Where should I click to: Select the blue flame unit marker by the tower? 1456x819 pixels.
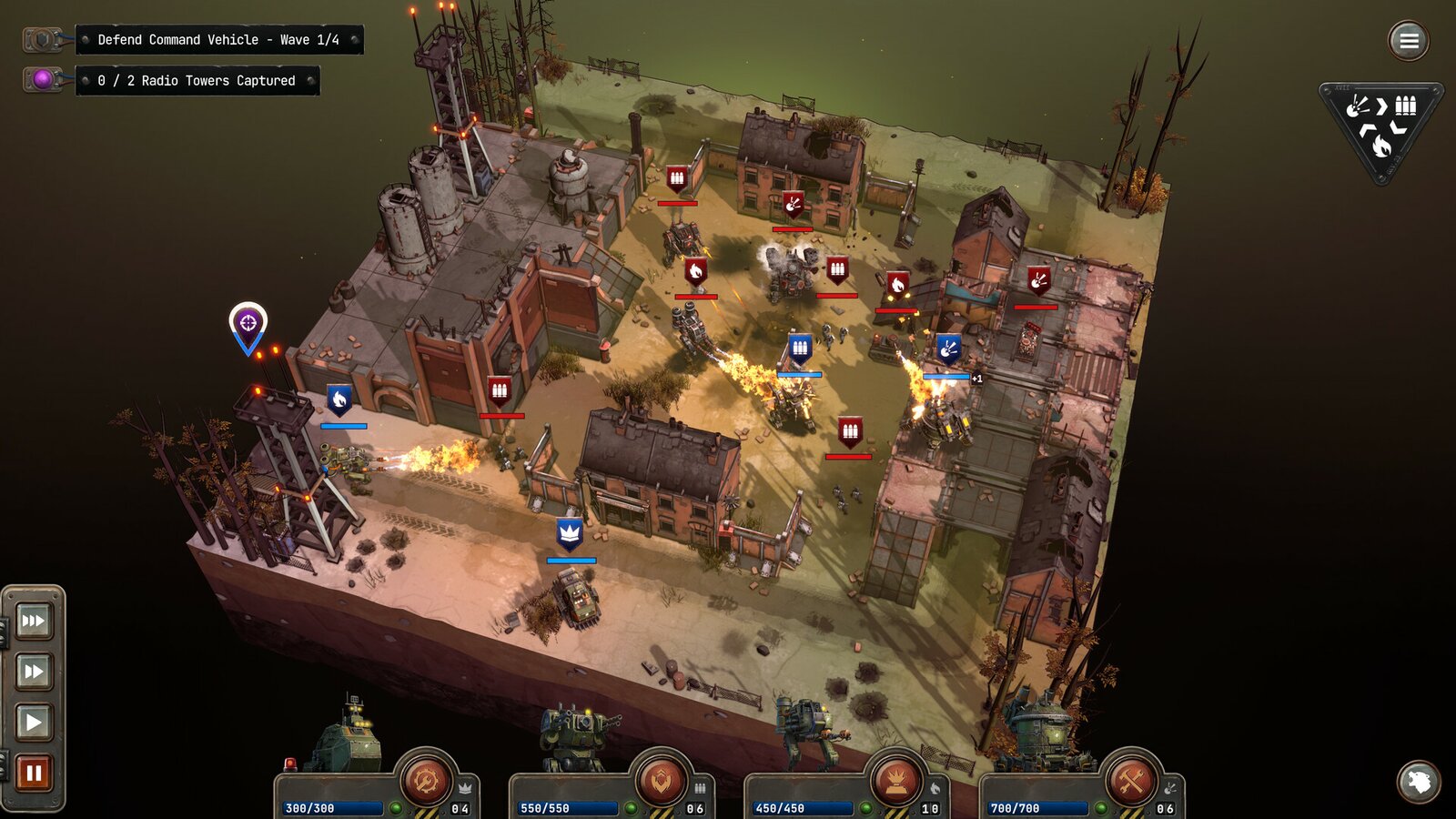[x=339, y=399]
